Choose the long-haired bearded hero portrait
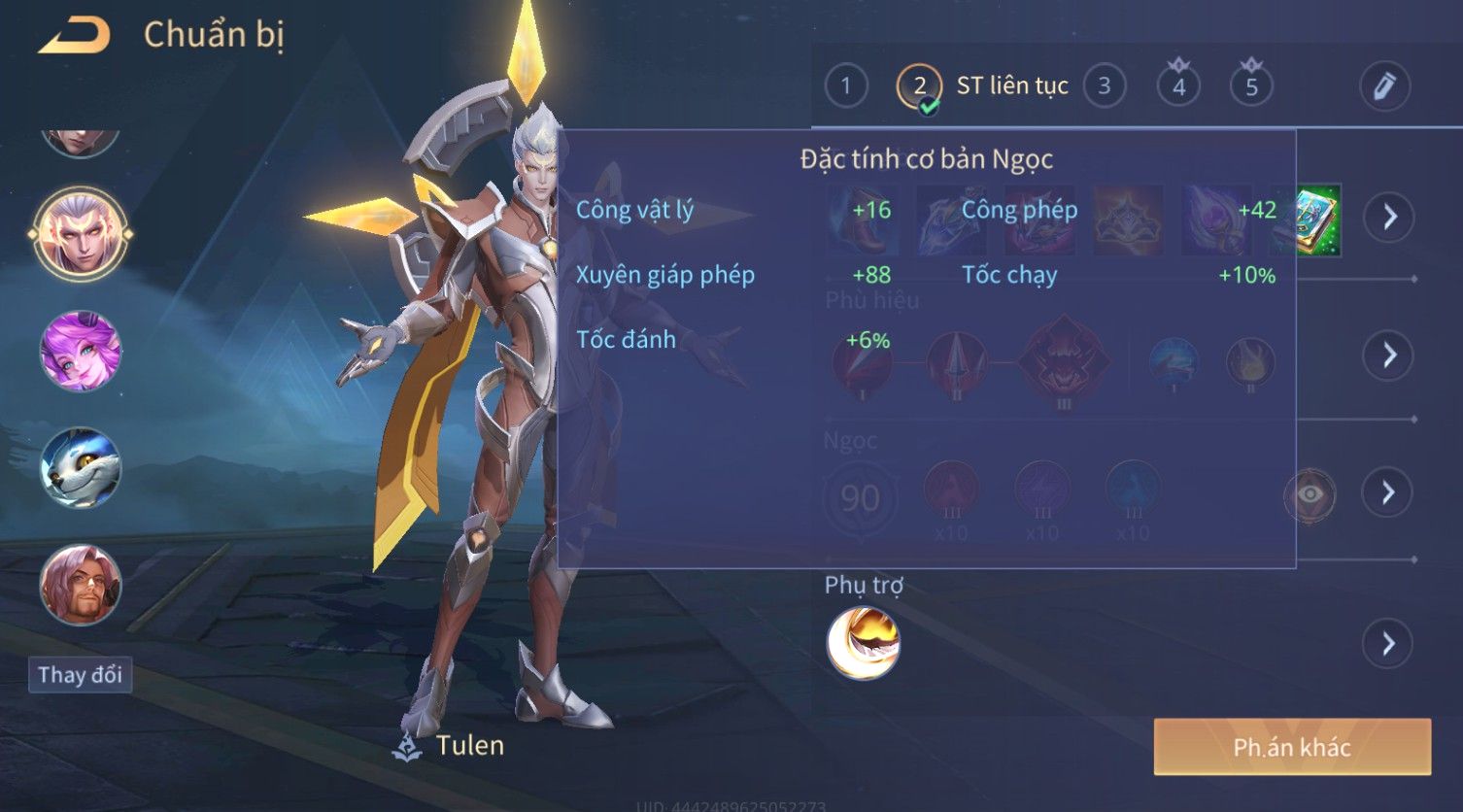 81,585
